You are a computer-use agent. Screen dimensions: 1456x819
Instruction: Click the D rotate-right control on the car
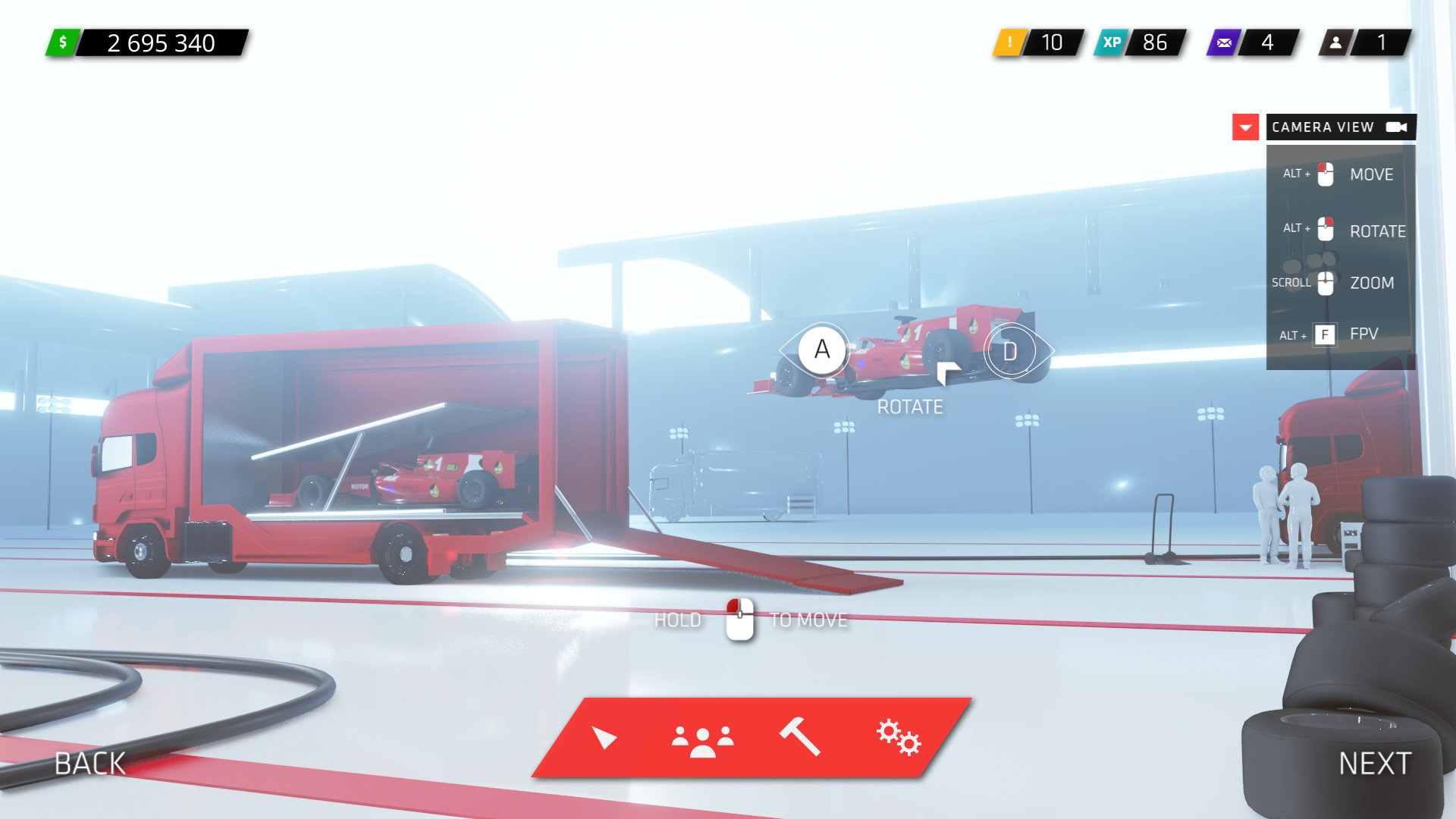pos(1010,350)
